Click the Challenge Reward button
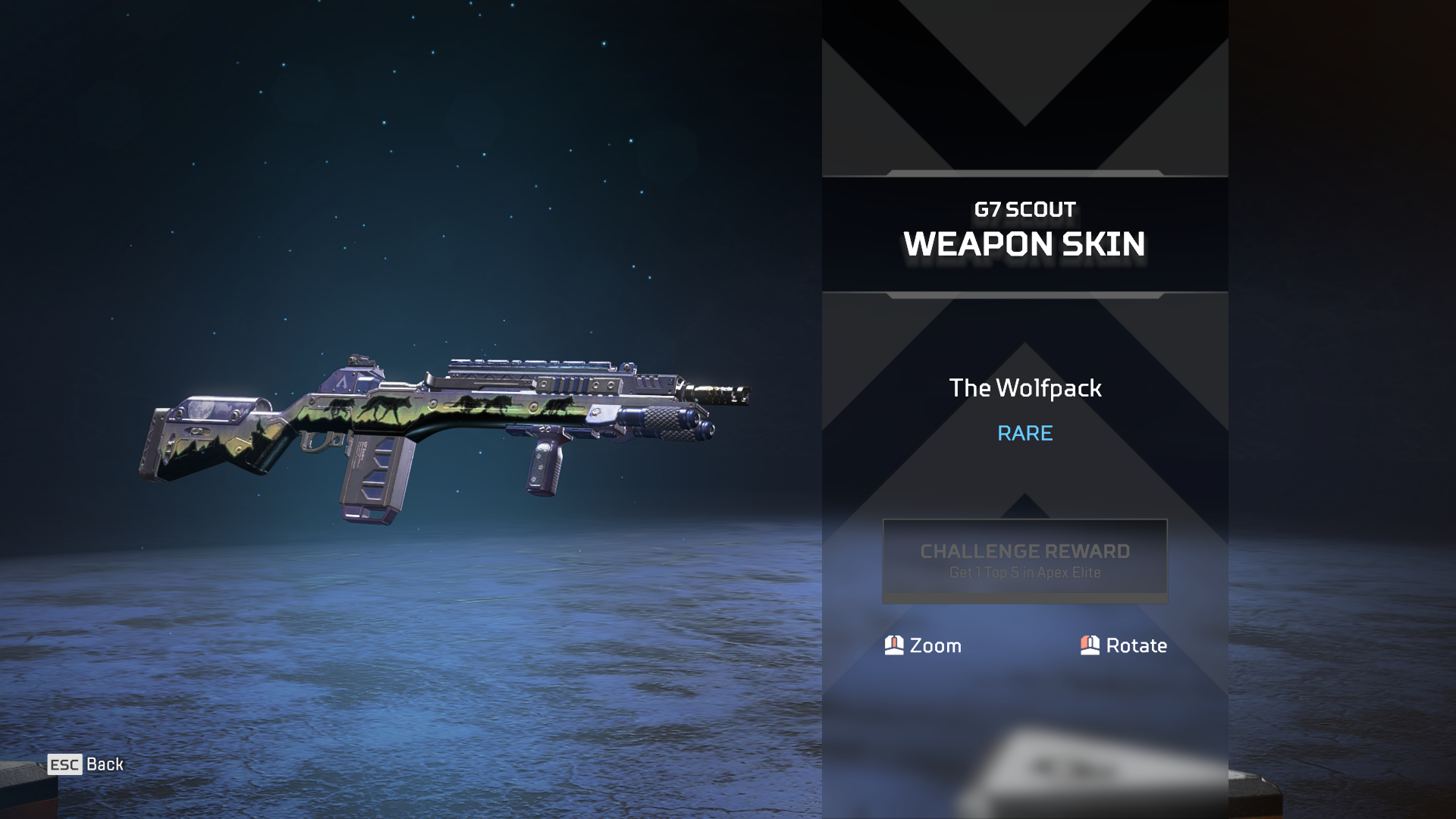Screen dimensions: 1456x819 tap(1025, 560)
